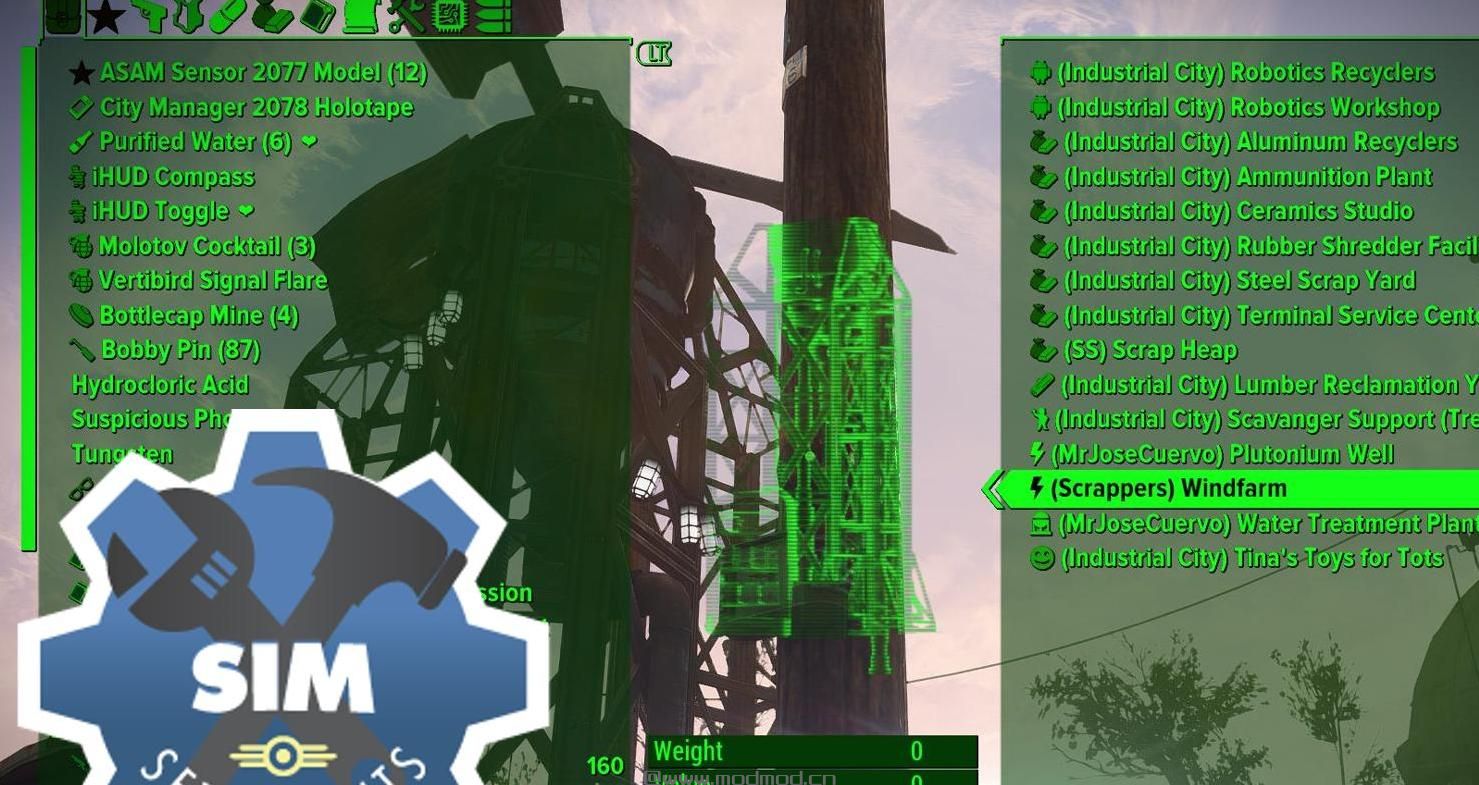The height and width of the screenshot is (785, 1479).
Task: Select the mods circuit chip category icon
Action: 450,17
